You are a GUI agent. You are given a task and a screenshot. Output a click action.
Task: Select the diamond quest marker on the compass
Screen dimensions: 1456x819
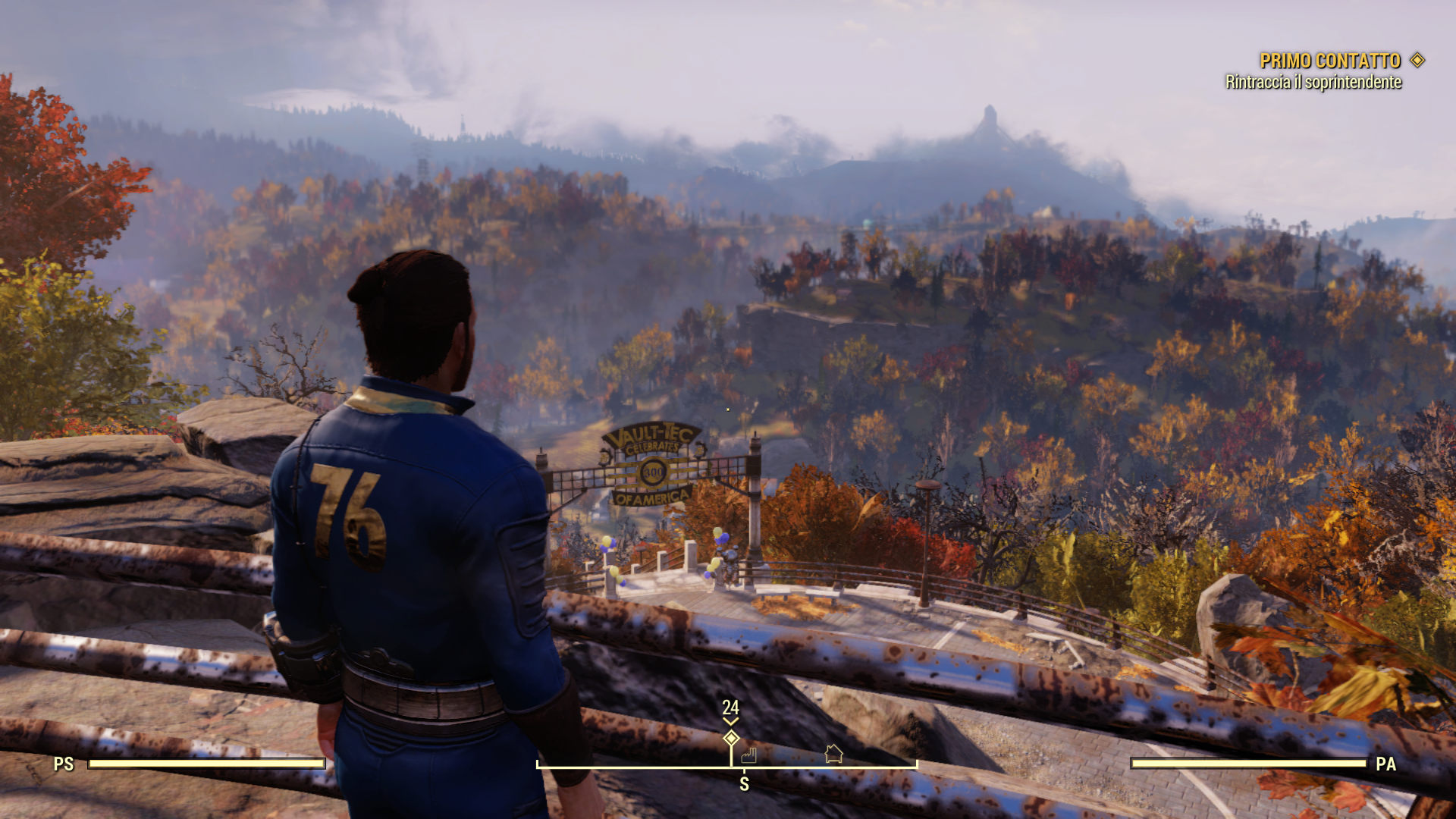(731, 738)
